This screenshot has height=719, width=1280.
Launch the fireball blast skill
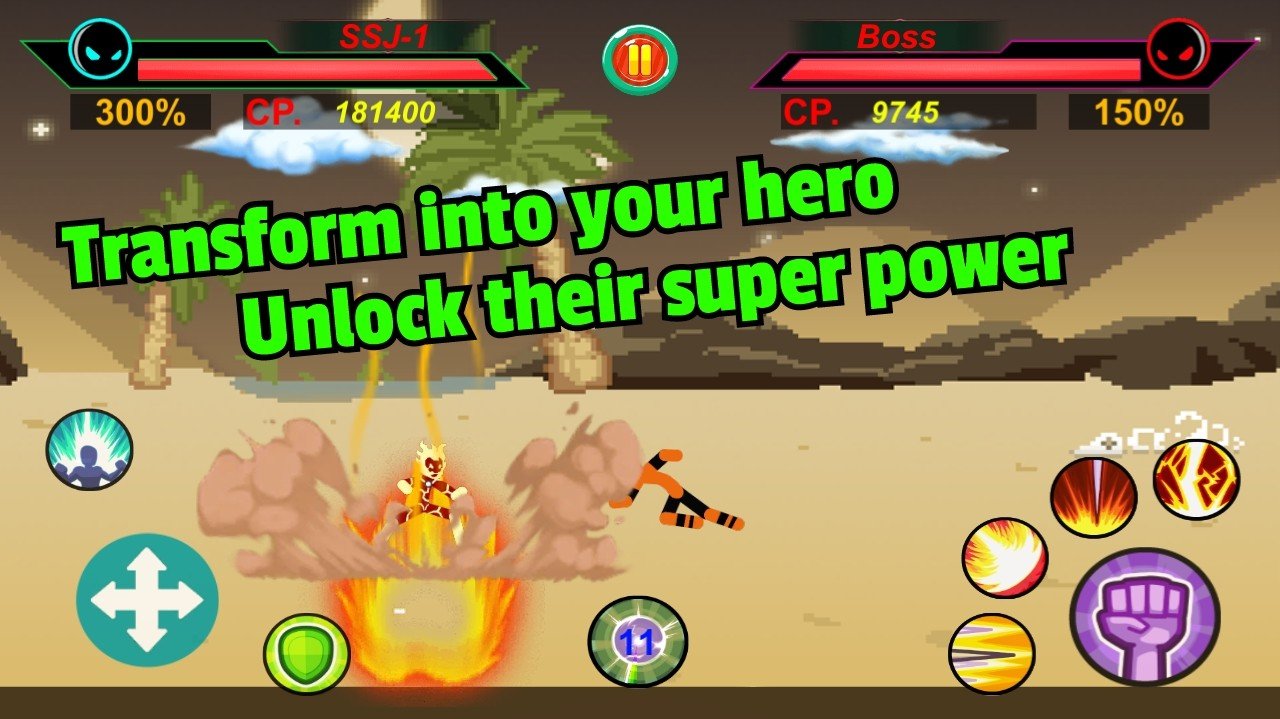[1004, 558]
